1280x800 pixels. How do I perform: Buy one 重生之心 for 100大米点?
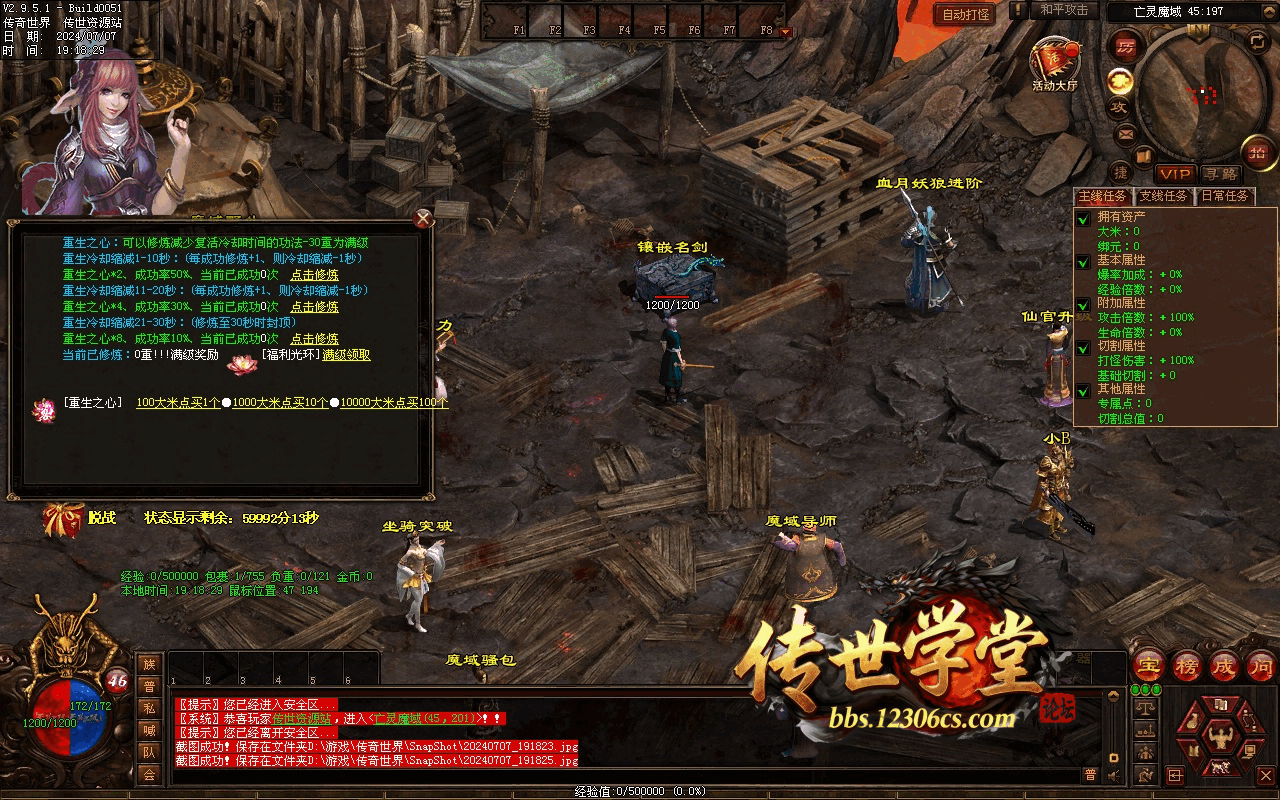coord(178,403)
